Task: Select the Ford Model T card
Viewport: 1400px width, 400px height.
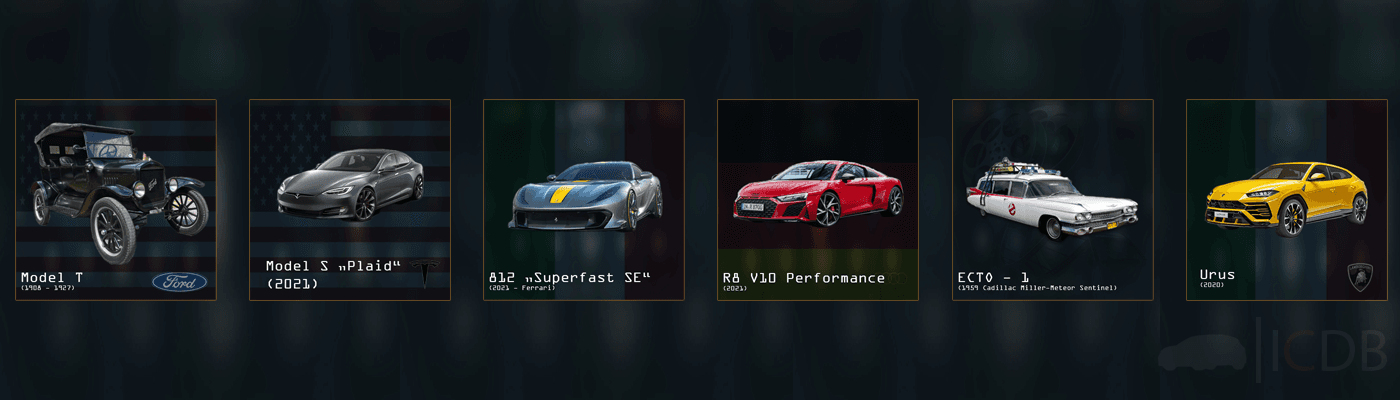Action: 116,200
